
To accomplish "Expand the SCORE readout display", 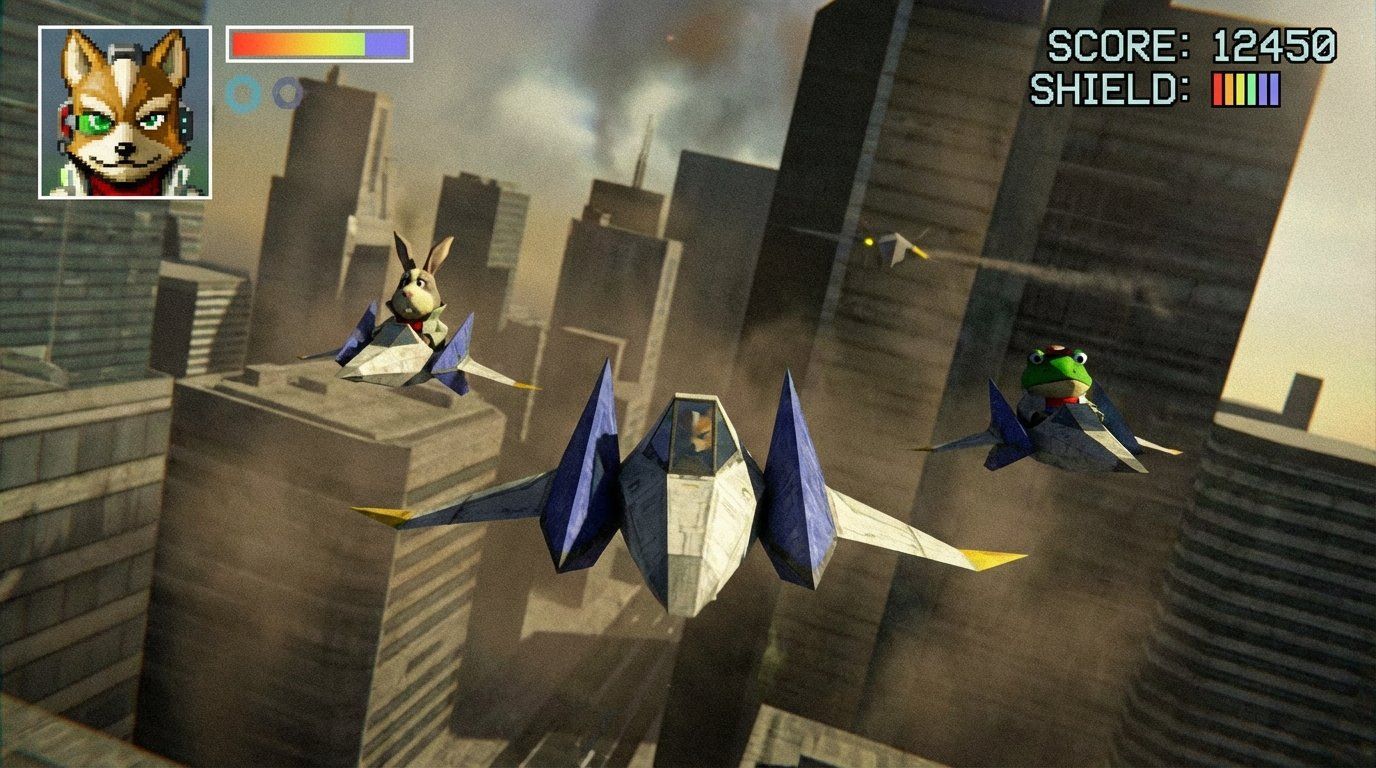I will pyautogui.click(x=1190, y=45).
